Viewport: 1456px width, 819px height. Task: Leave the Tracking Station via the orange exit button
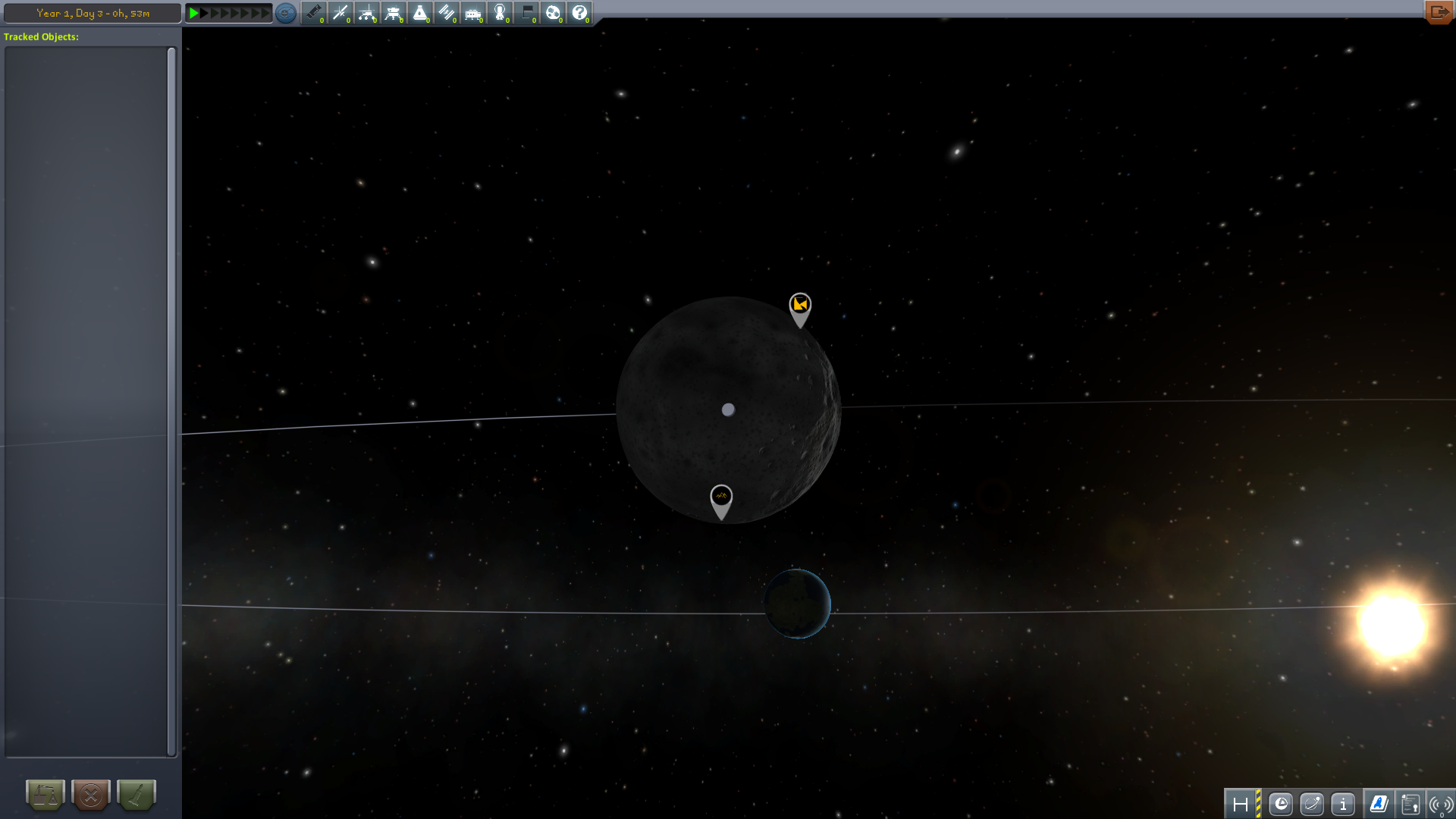click(x=1438, y=12)
